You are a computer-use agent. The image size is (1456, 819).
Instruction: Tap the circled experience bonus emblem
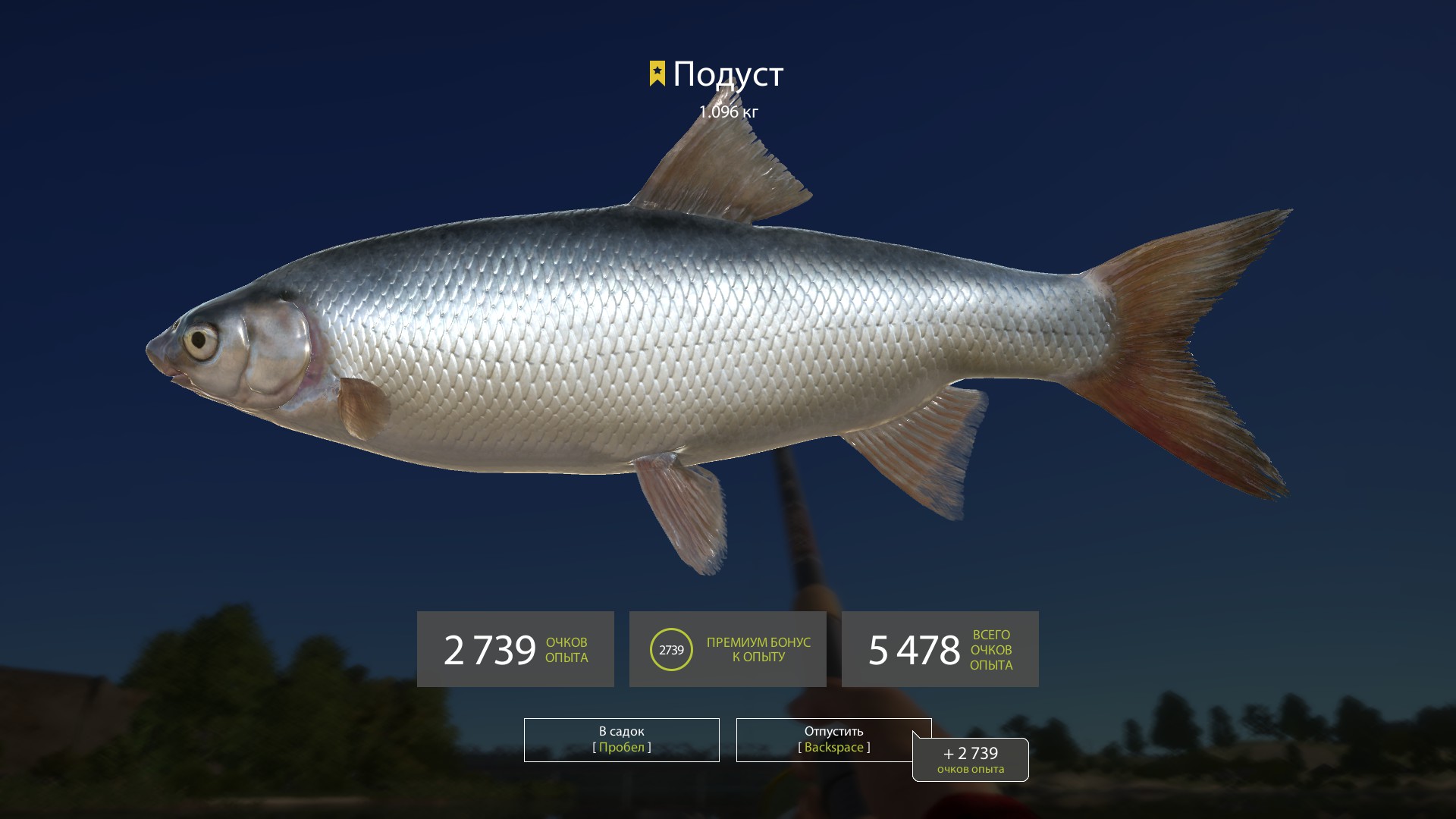[672, 649]
